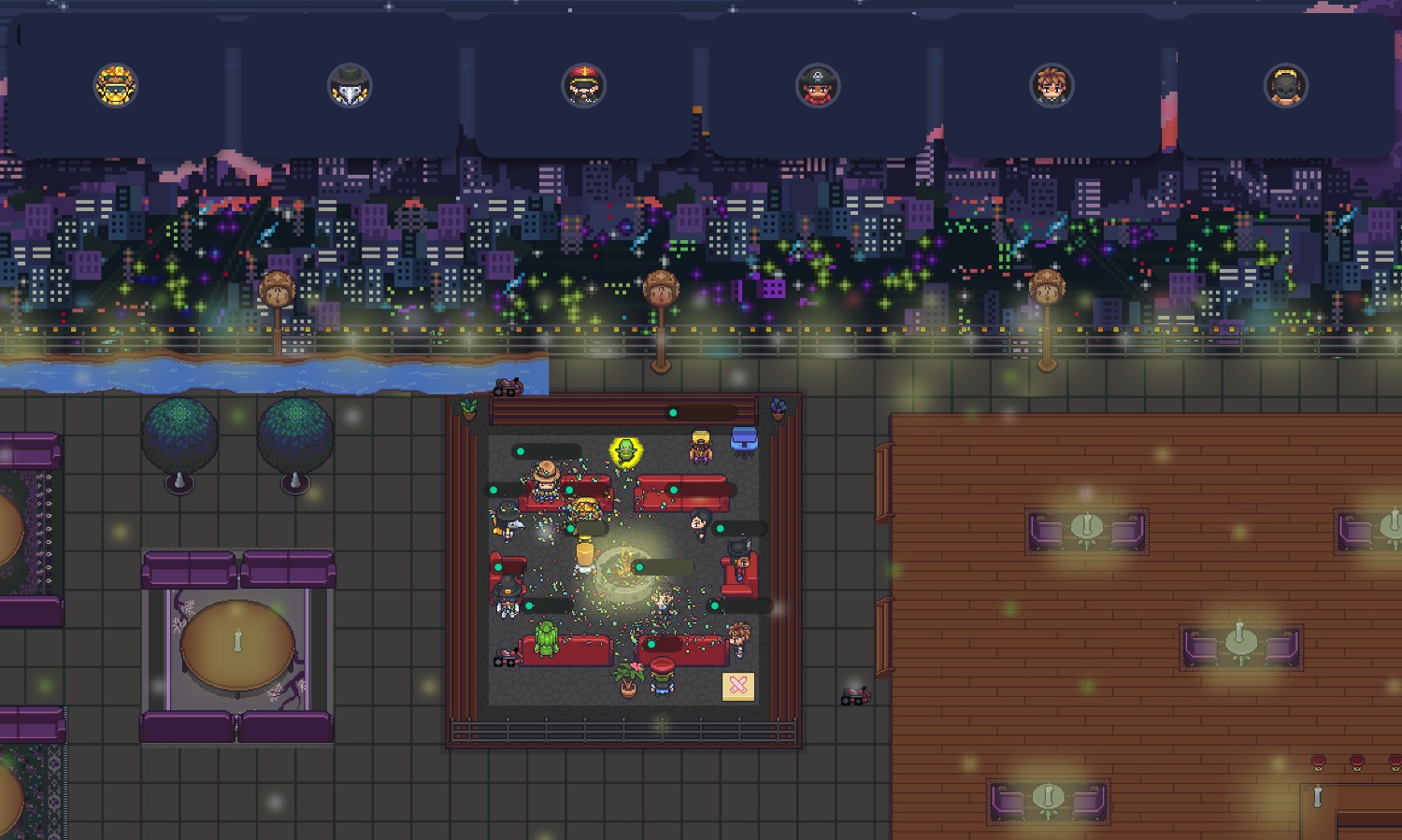1402x840 pixels.
Task: Open the gas mask avatar's participant tile
Action: (x=1285, y=86)
